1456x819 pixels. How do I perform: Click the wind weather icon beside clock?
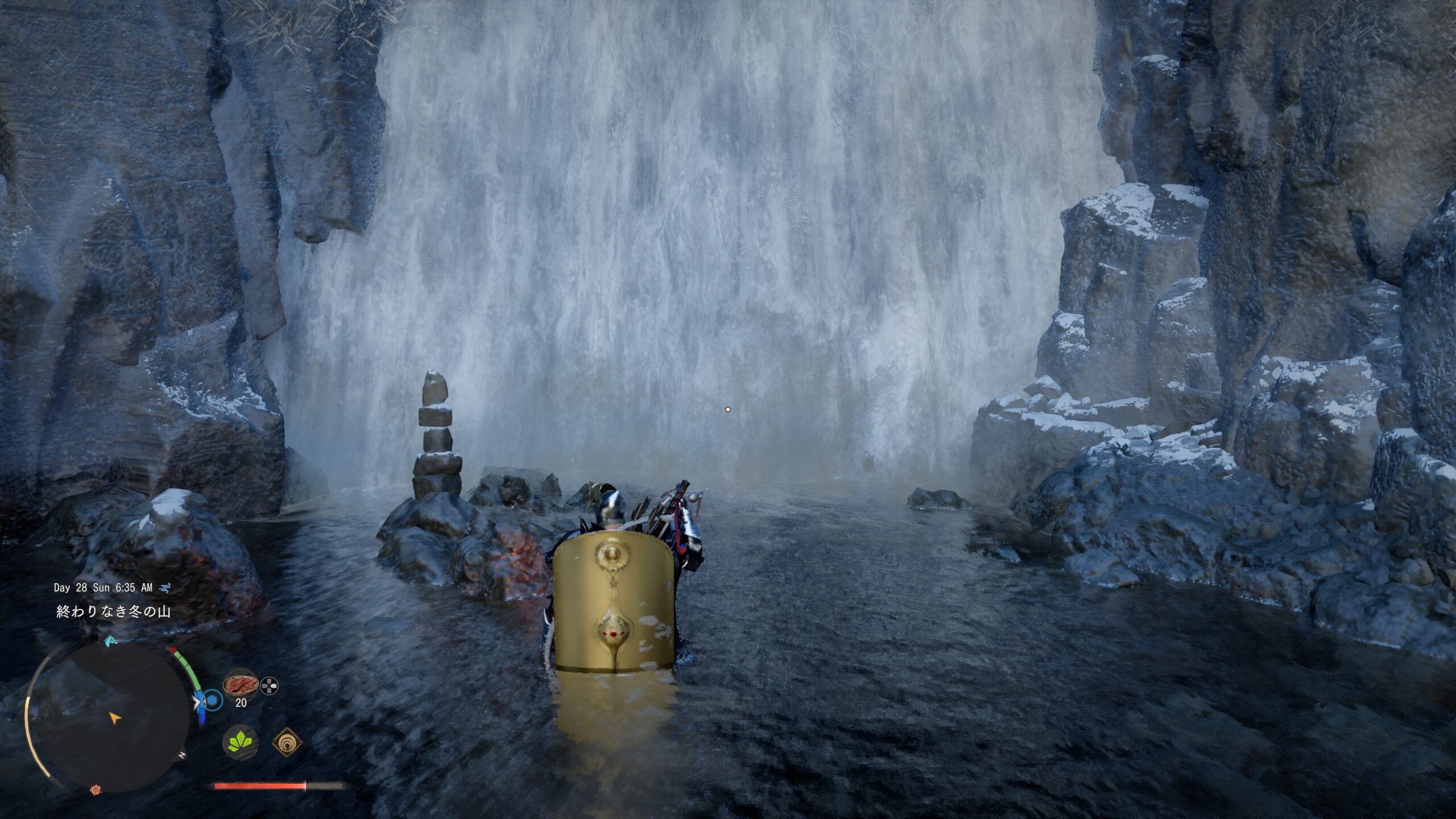click(166, 588)
